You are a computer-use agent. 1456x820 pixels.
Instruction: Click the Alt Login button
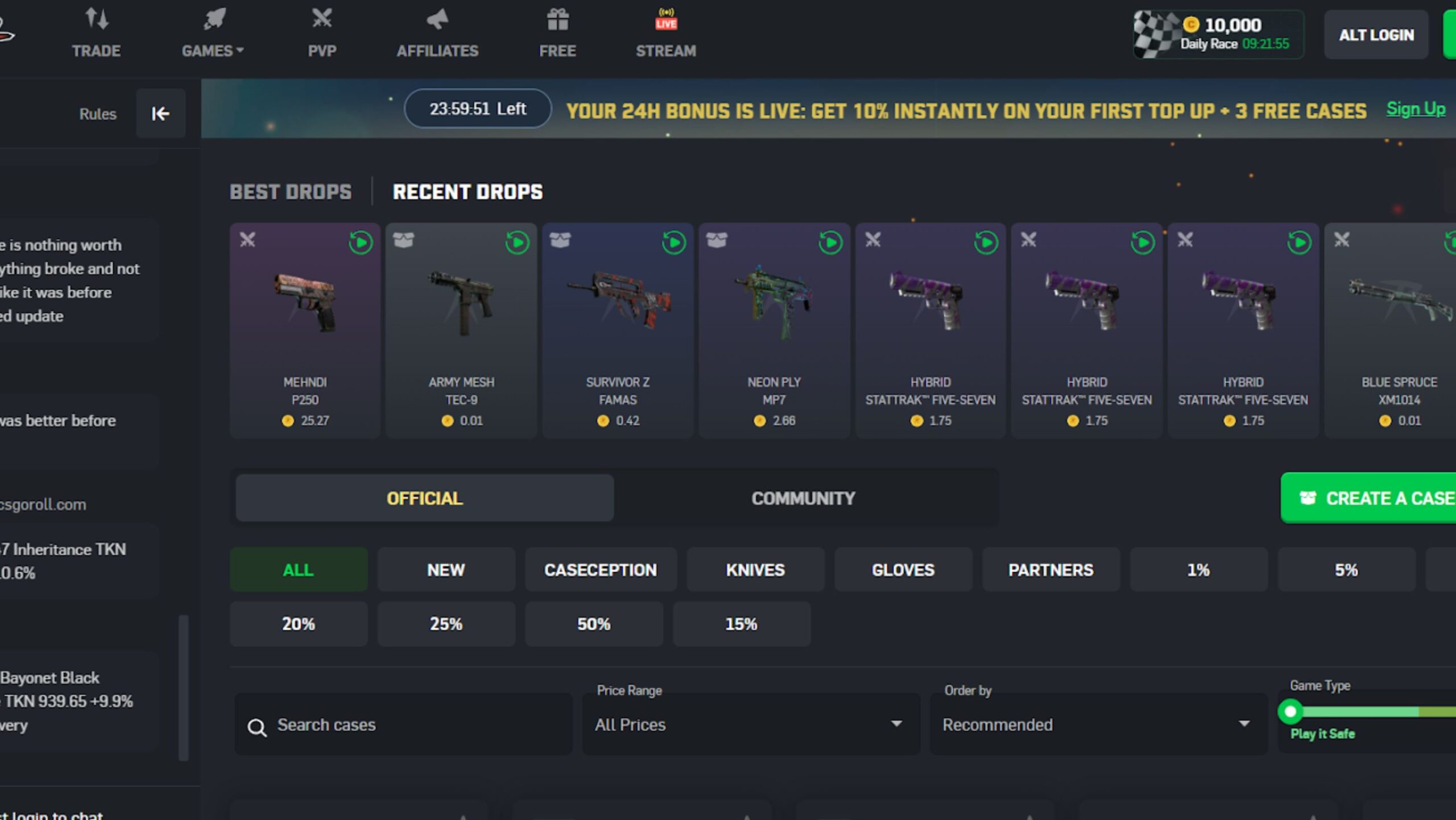tap(1376, 35)
